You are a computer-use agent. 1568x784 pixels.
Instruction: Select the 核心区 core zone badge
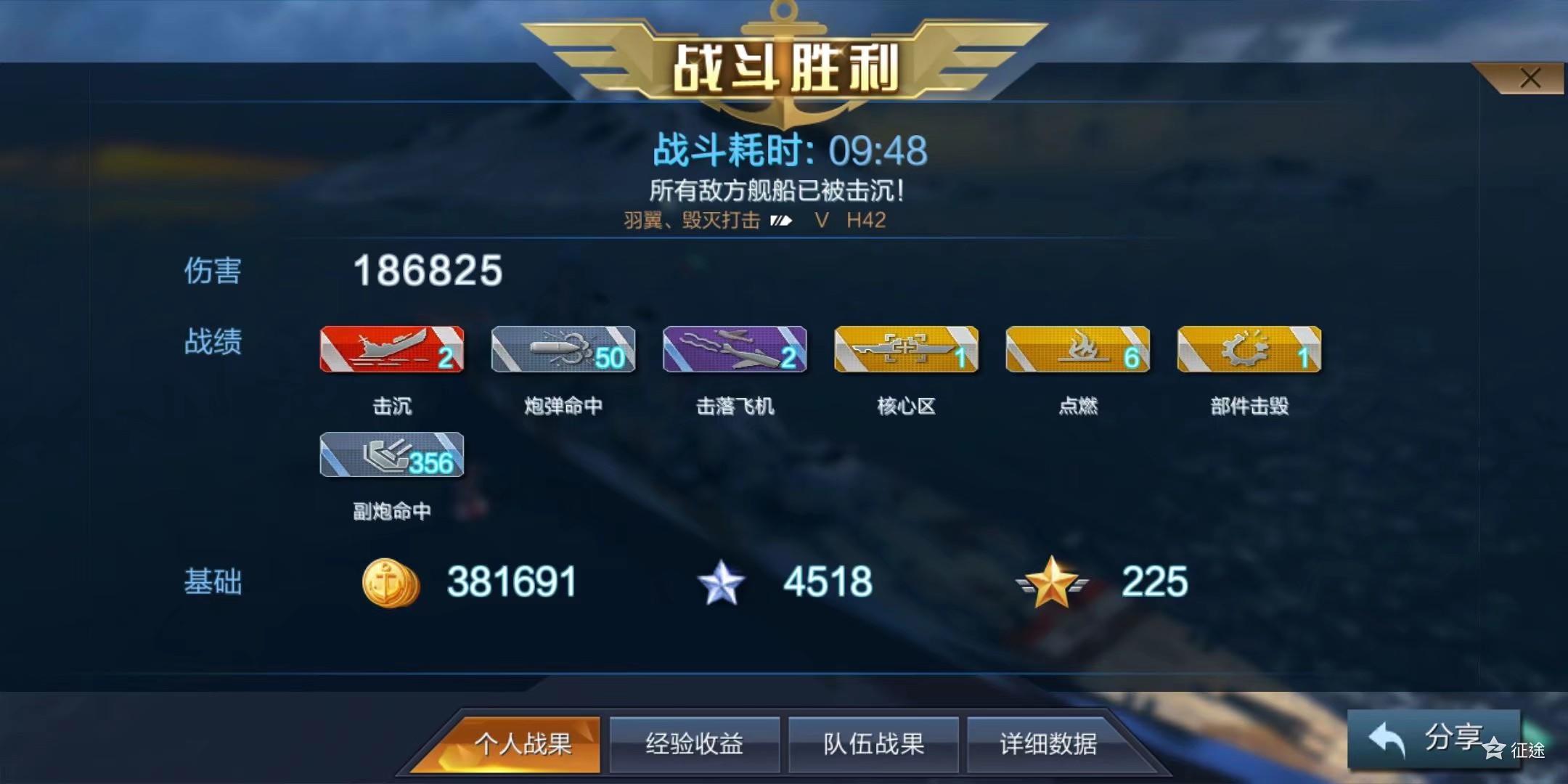(x=905, y=349)
